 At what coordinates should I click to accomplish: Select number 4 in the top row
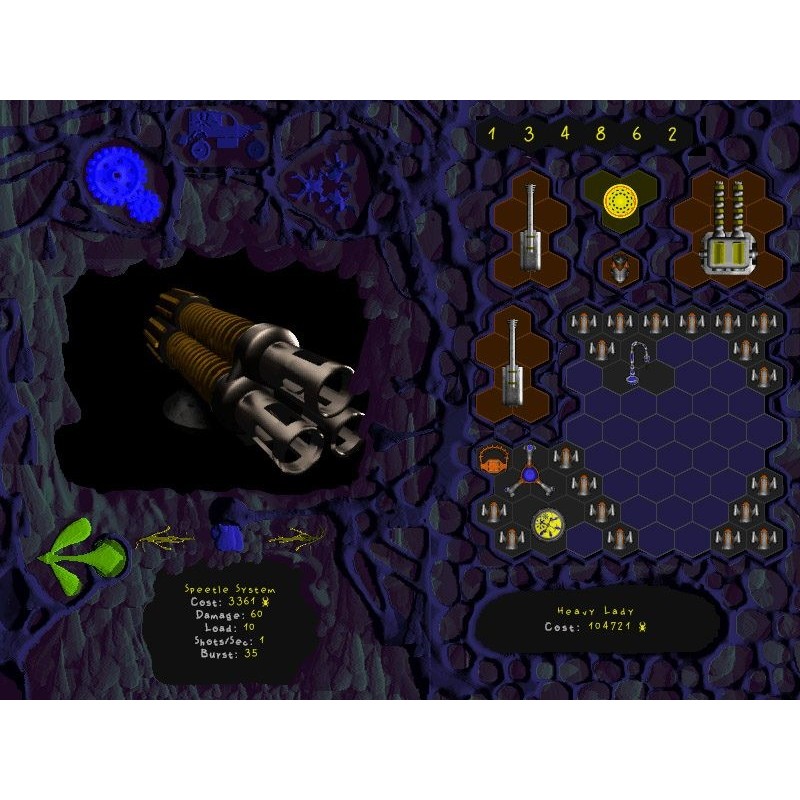564,133
